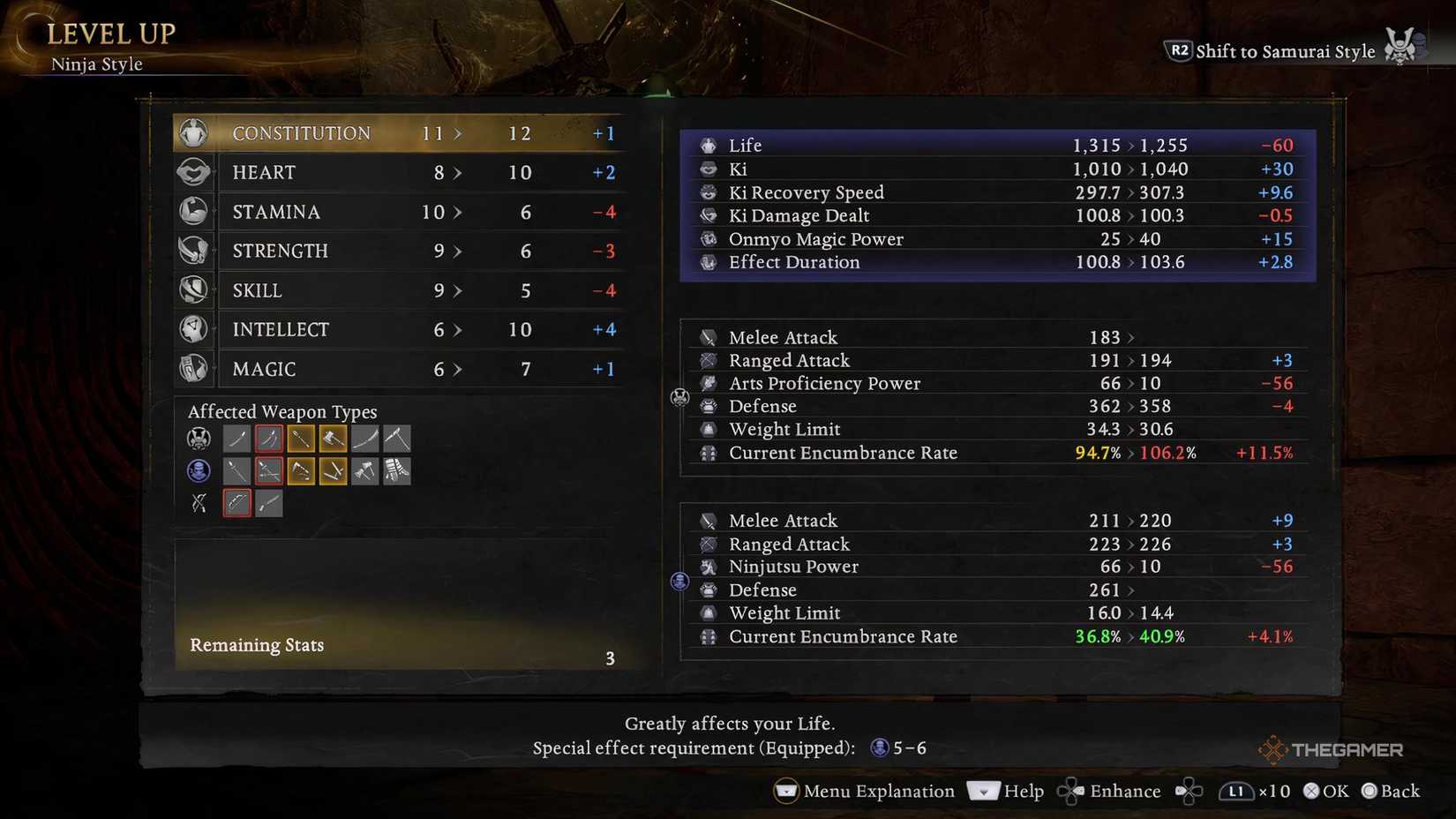This screenshot has height=819, width=1456.
Task: Click the arrow next to Strength value
Action: (458, 251)
